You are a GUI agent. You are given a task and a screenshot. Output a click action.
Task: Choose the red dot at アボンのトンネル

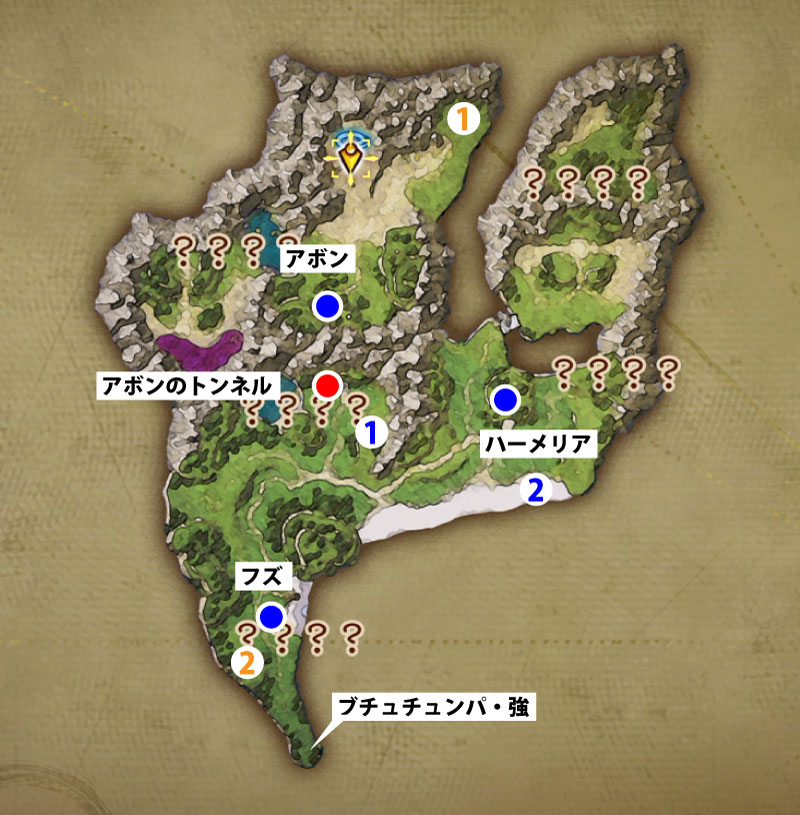[327, 385]
